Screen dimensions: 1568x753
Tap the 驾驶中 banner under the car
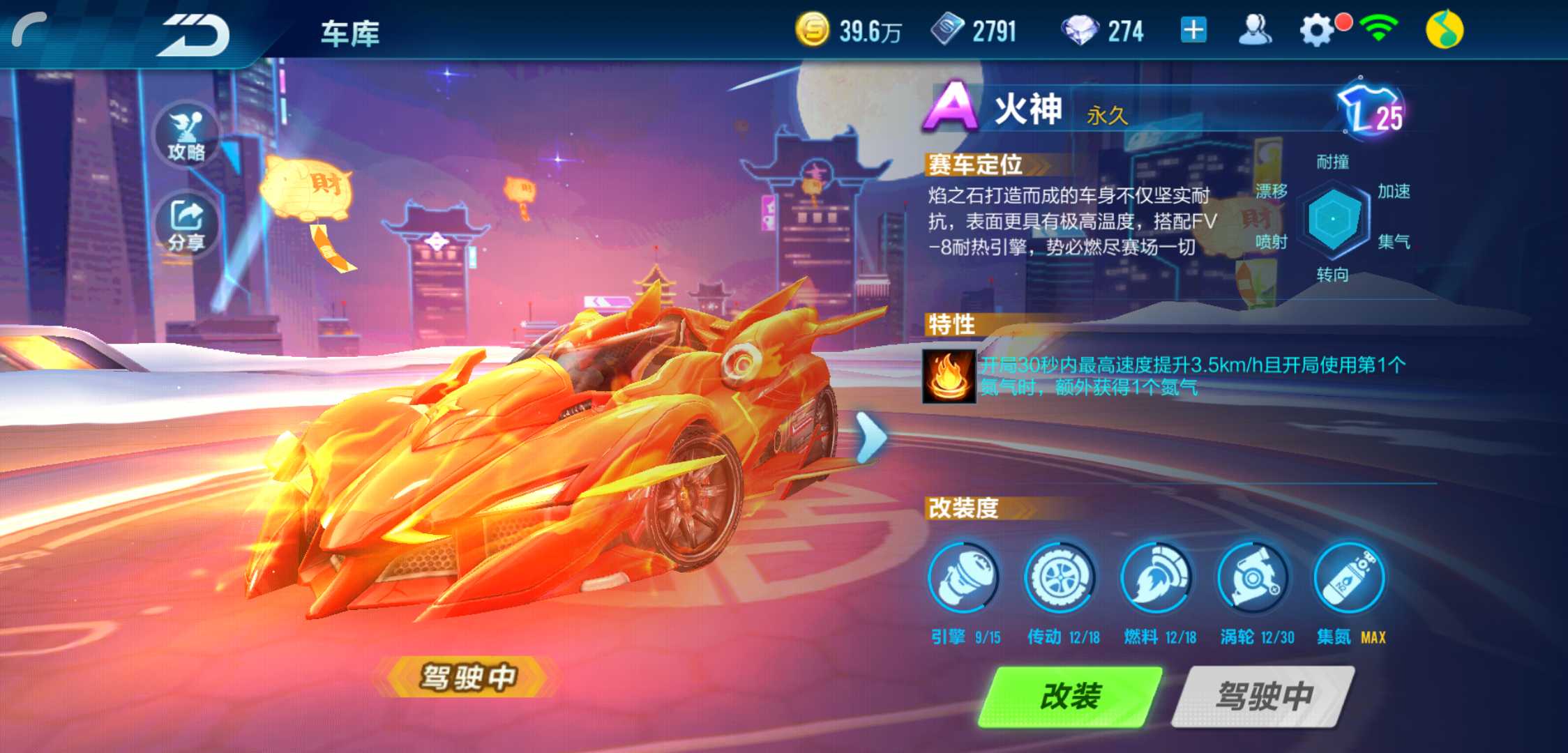[468, 678]
